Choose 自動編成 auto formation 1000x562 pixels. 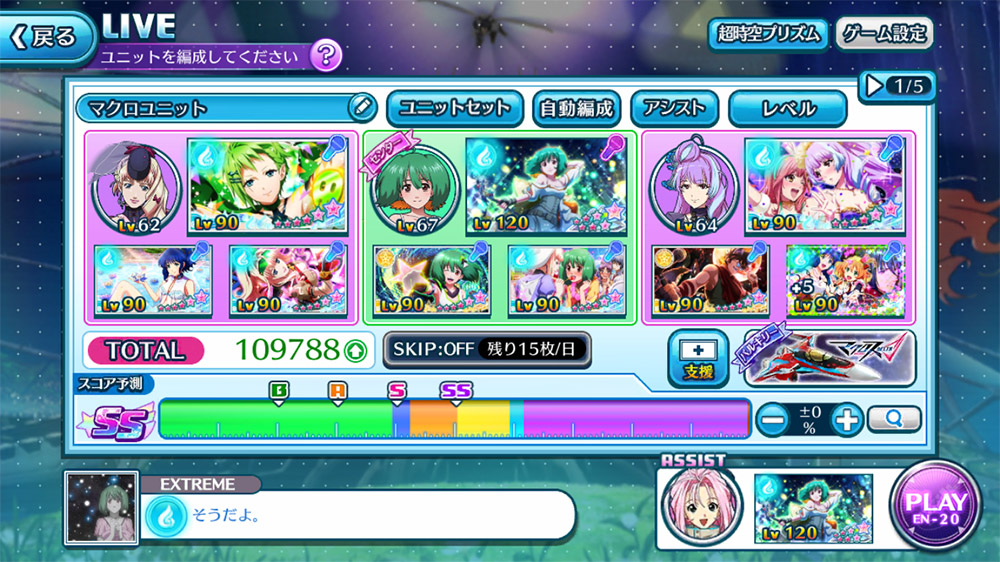[575, 108]
